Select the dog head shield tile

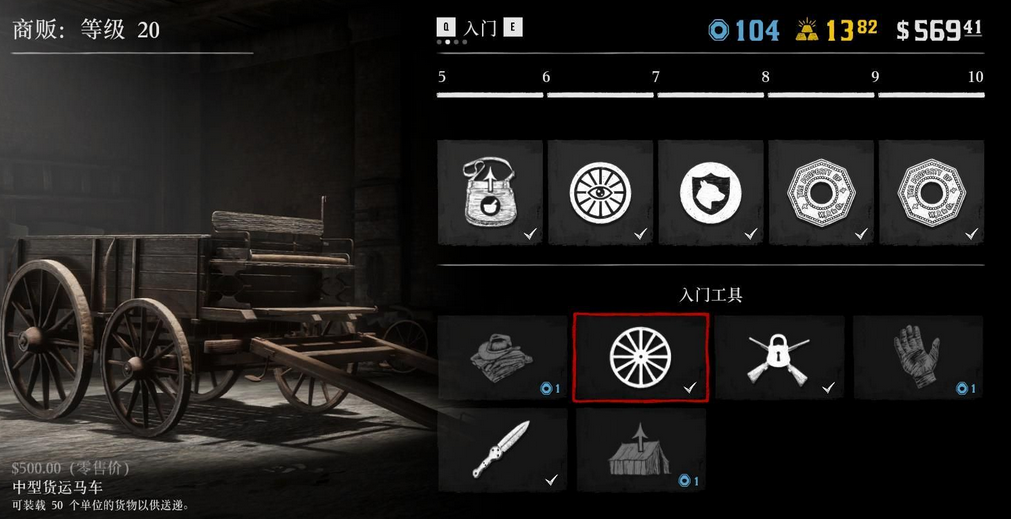point(710,191)
